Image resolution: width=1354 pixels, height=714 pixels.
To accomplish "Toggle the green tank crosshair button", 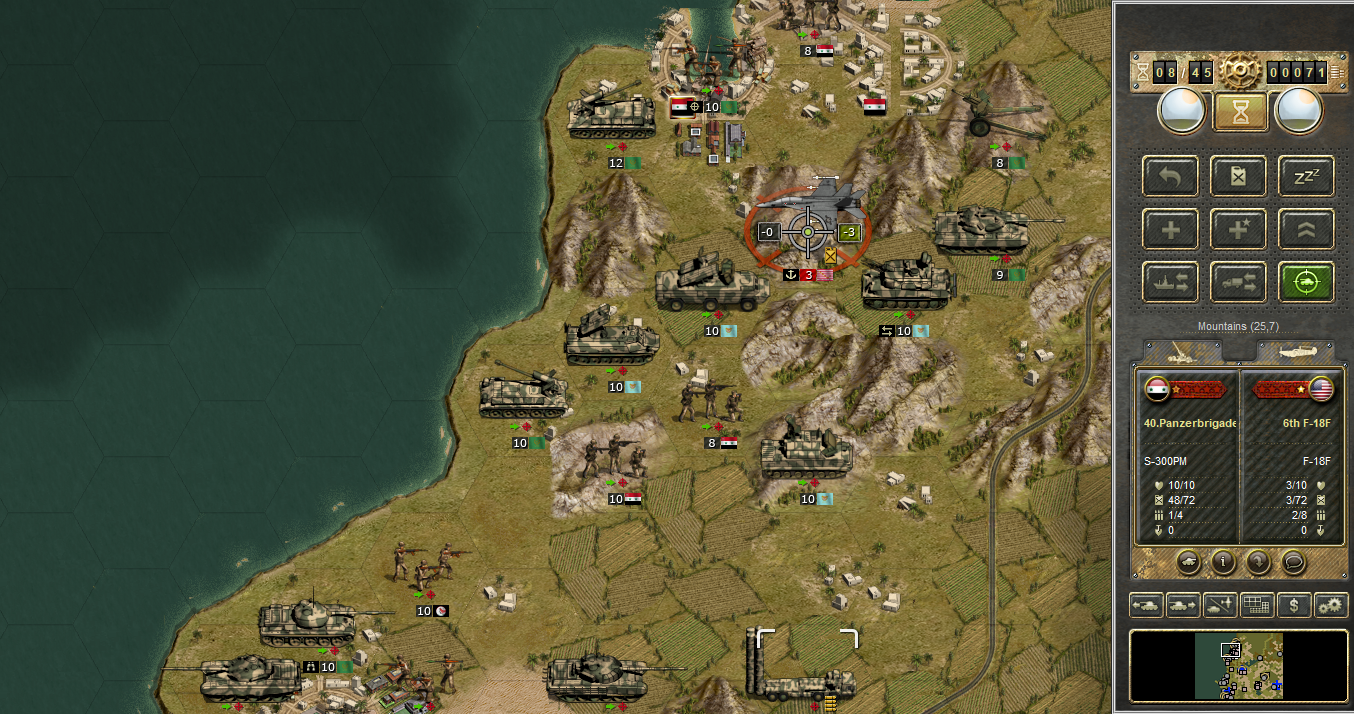I will [x=1306, y=283].
